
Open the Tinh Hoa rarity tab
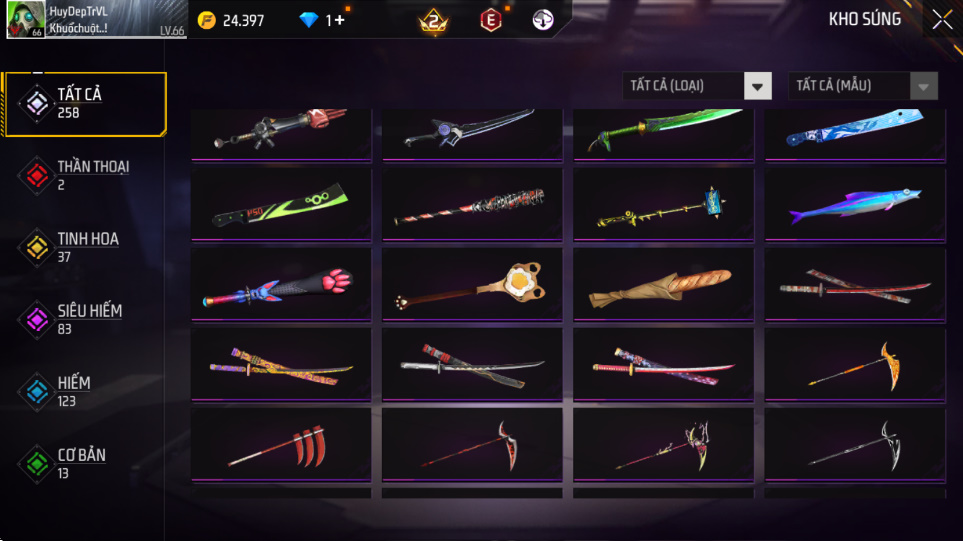coord(84,247)
